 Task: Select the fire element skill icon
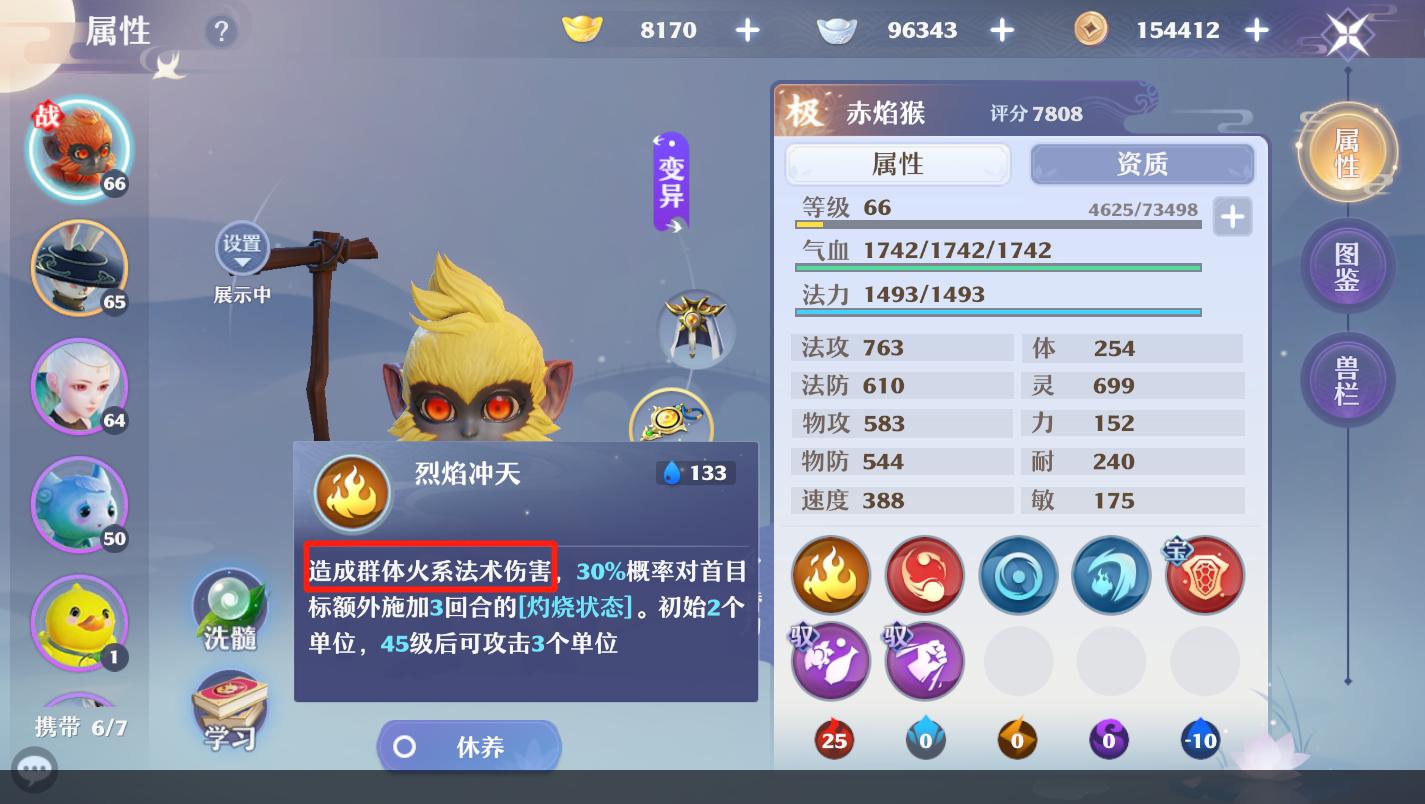point(831,575)
